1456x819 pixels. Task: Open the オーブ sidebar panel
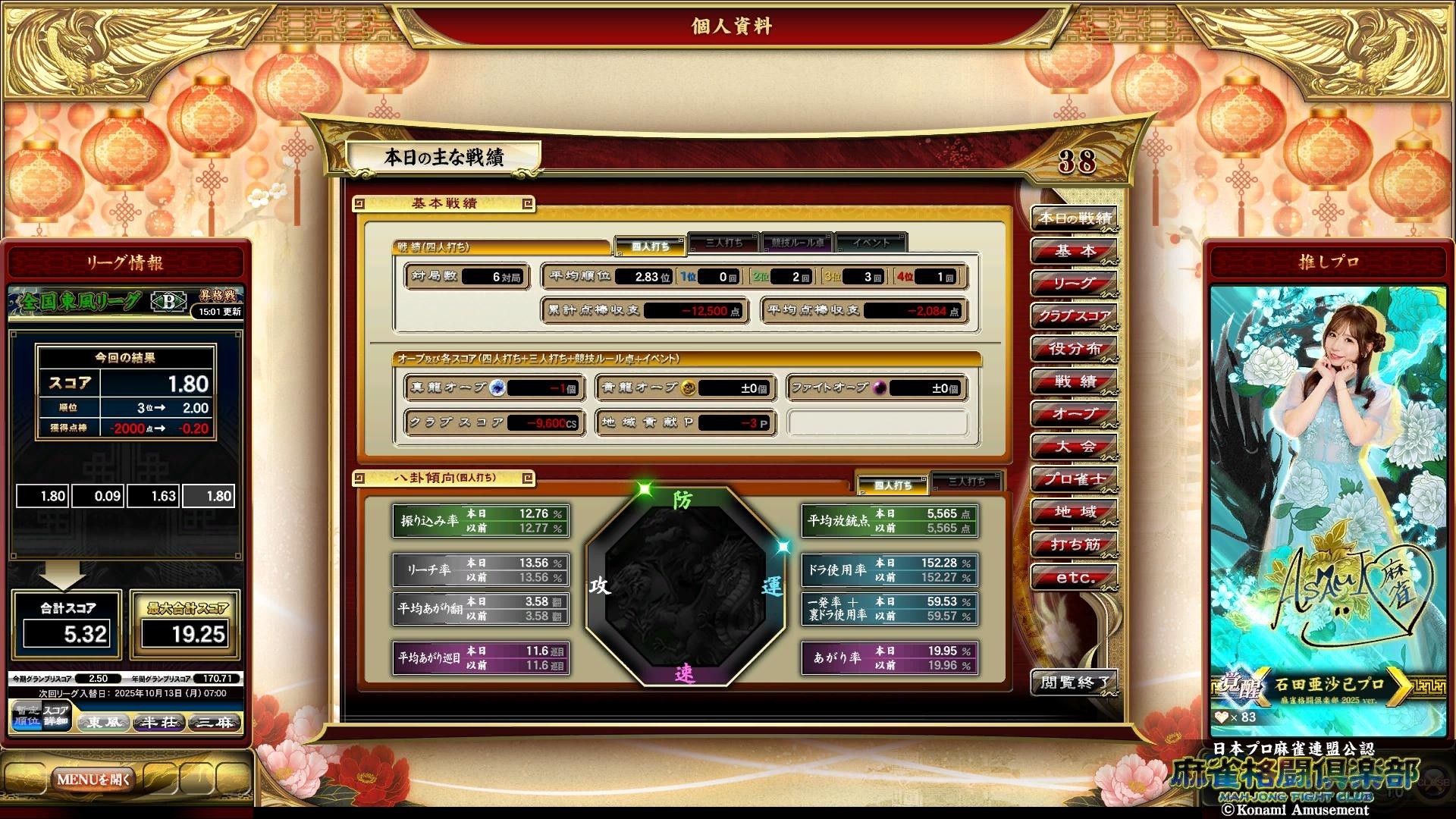[x=1074, y=414]
